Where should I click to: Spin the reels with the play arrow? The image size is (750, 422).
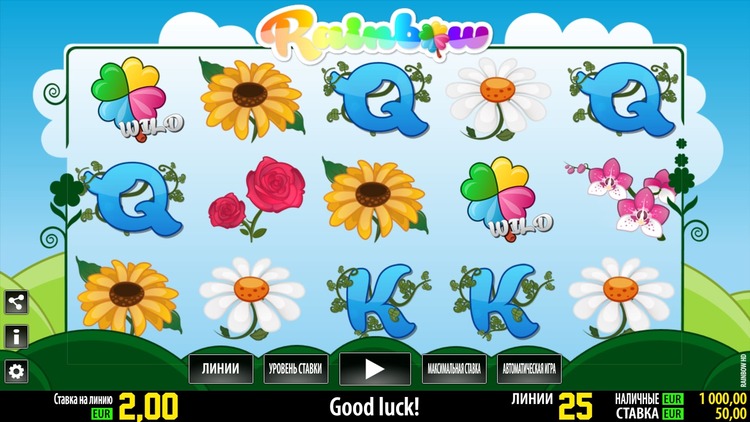(x=375, y=369)
